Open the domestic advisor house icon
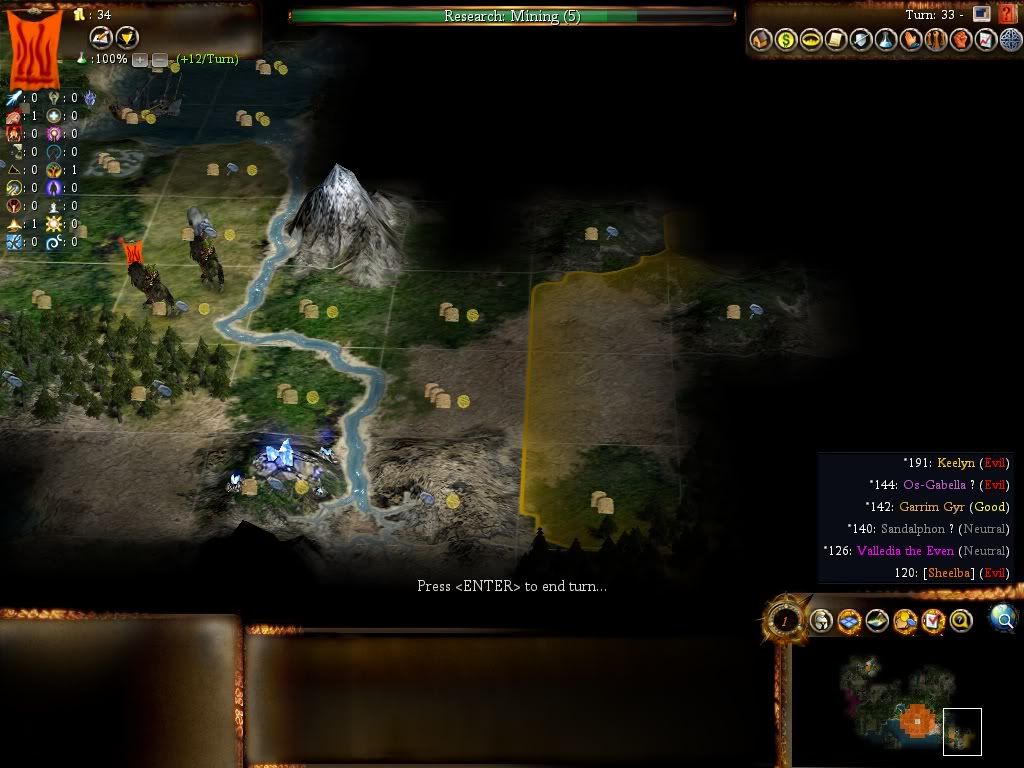Image resolution: width=1024 pixels, height=768 pixels. tap(761, 40)
